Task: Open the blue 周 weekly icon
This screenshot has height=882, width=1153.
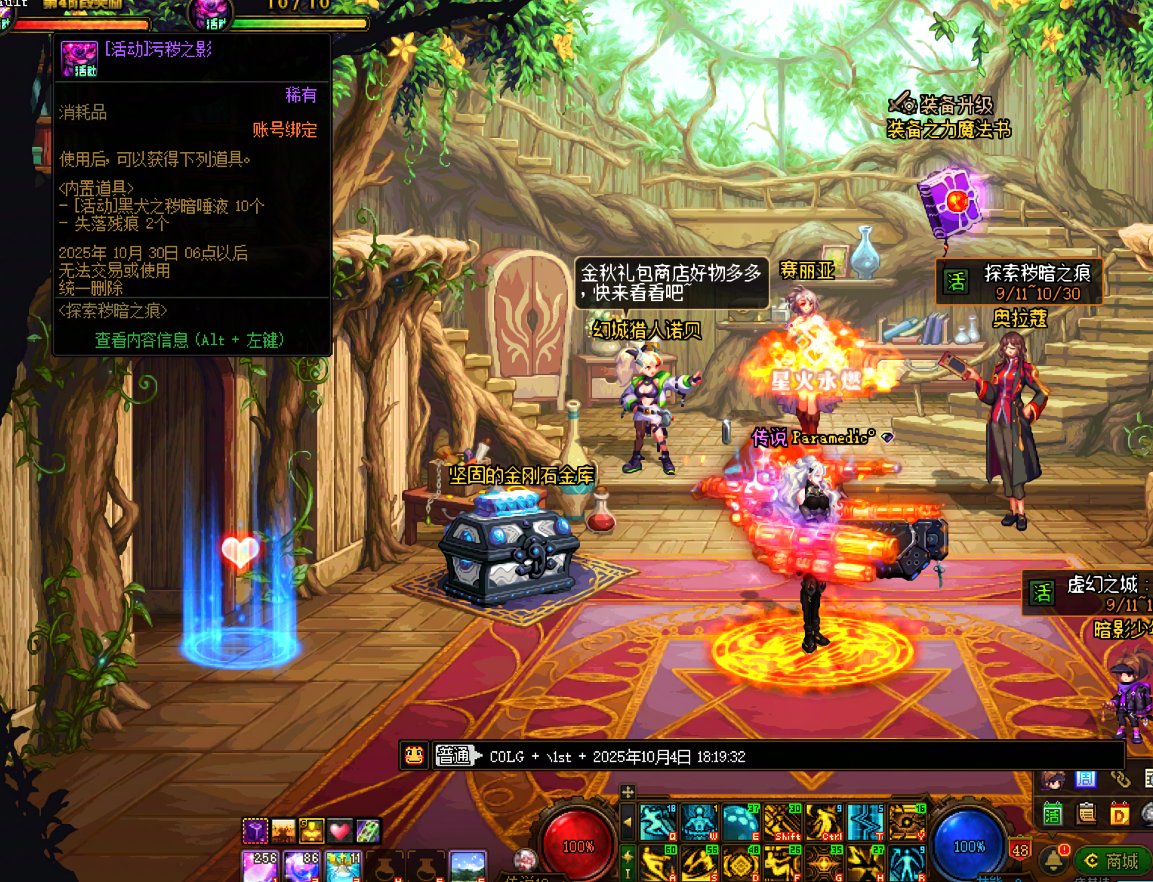Action: (x=1086, y=780)
